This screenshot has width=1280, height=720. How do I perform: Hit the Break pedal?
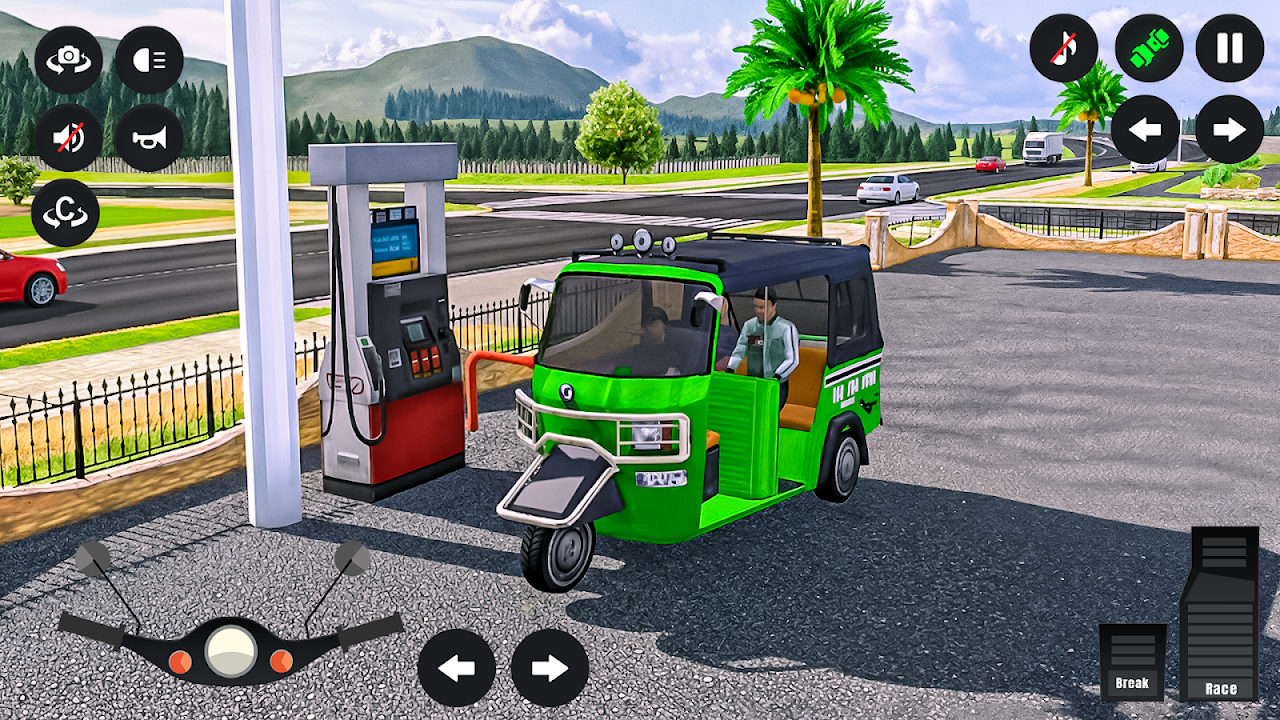click(1132, 661)
